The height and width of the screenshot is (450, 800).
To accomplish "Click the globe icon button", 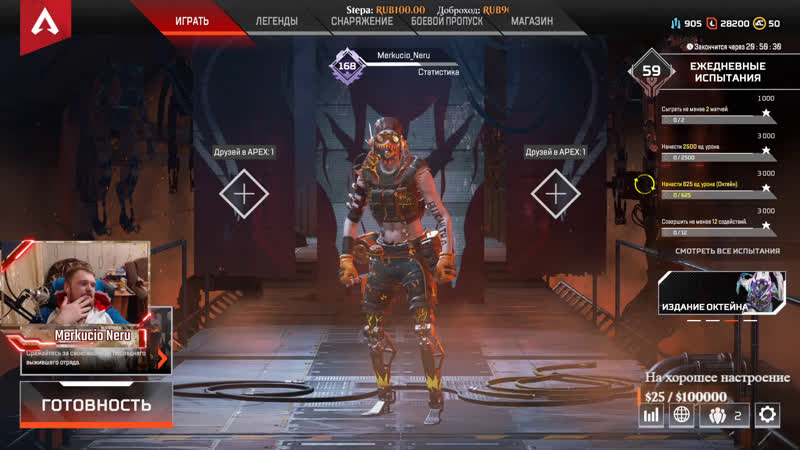I will click(x=682, y=414).
